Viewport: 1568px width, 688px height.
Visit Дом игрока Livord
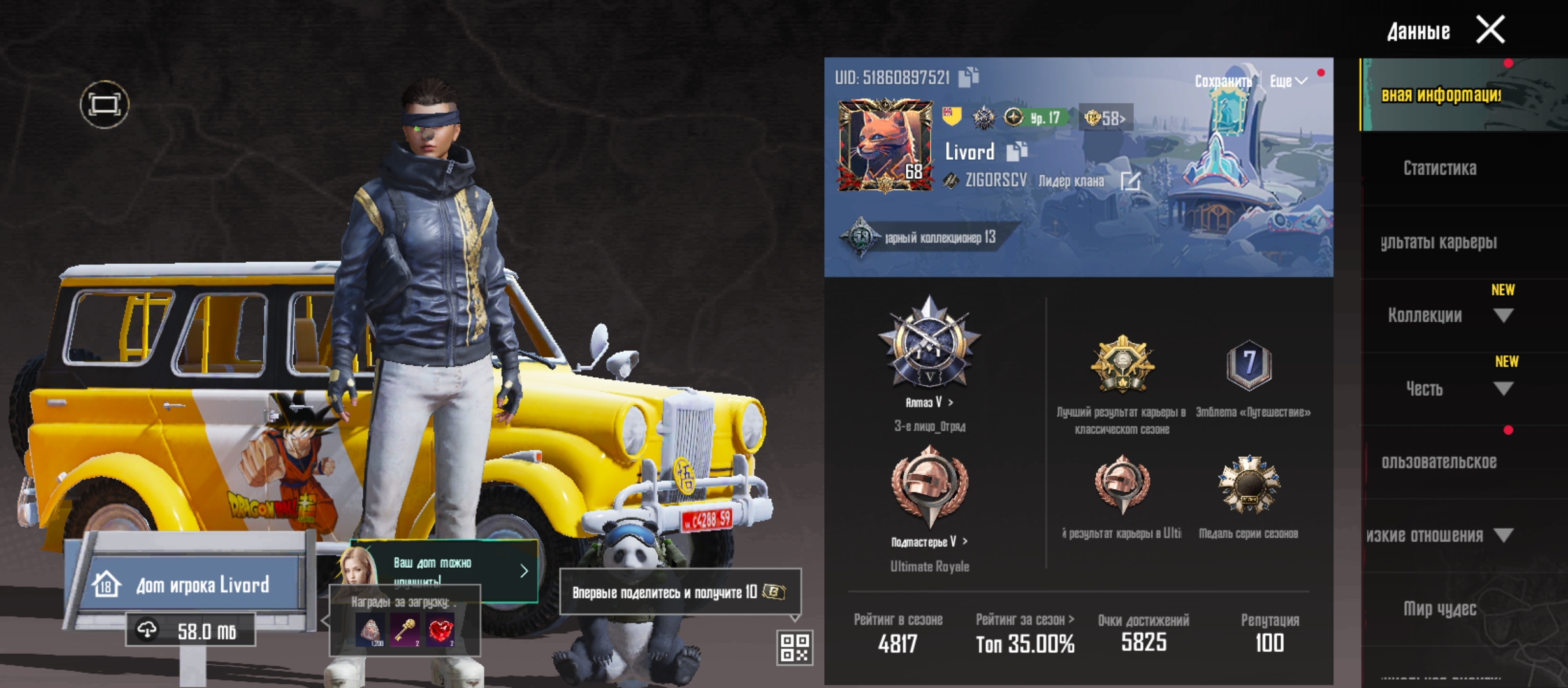(191, 585)
